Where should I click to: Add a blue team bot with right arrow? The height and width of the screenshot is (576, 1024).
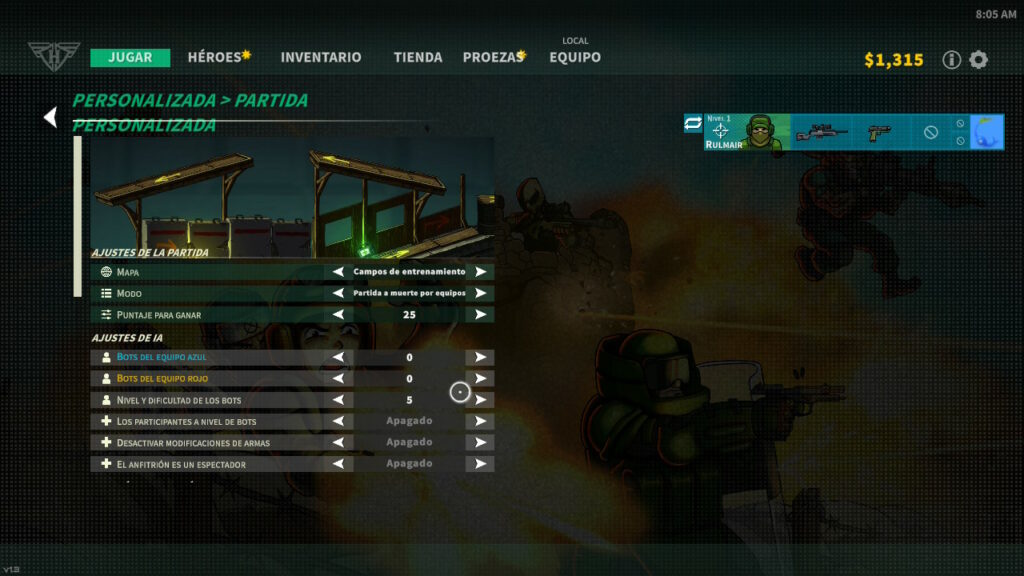[x=480, y=357]
